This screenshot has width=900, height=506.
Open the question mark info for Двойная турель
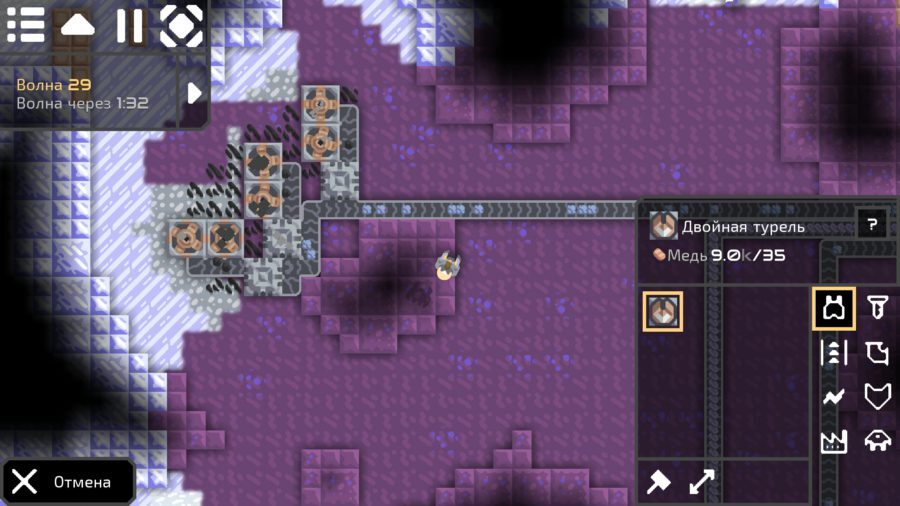pyautogui.click(x=871, y=225)
